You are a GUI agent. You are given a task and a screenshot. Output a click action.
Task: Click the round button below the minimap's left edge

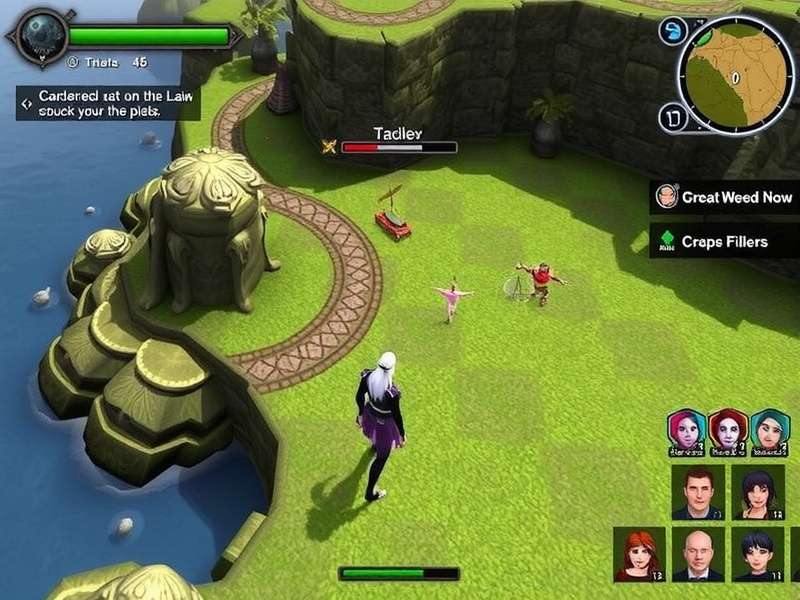[x=673, y=119]
